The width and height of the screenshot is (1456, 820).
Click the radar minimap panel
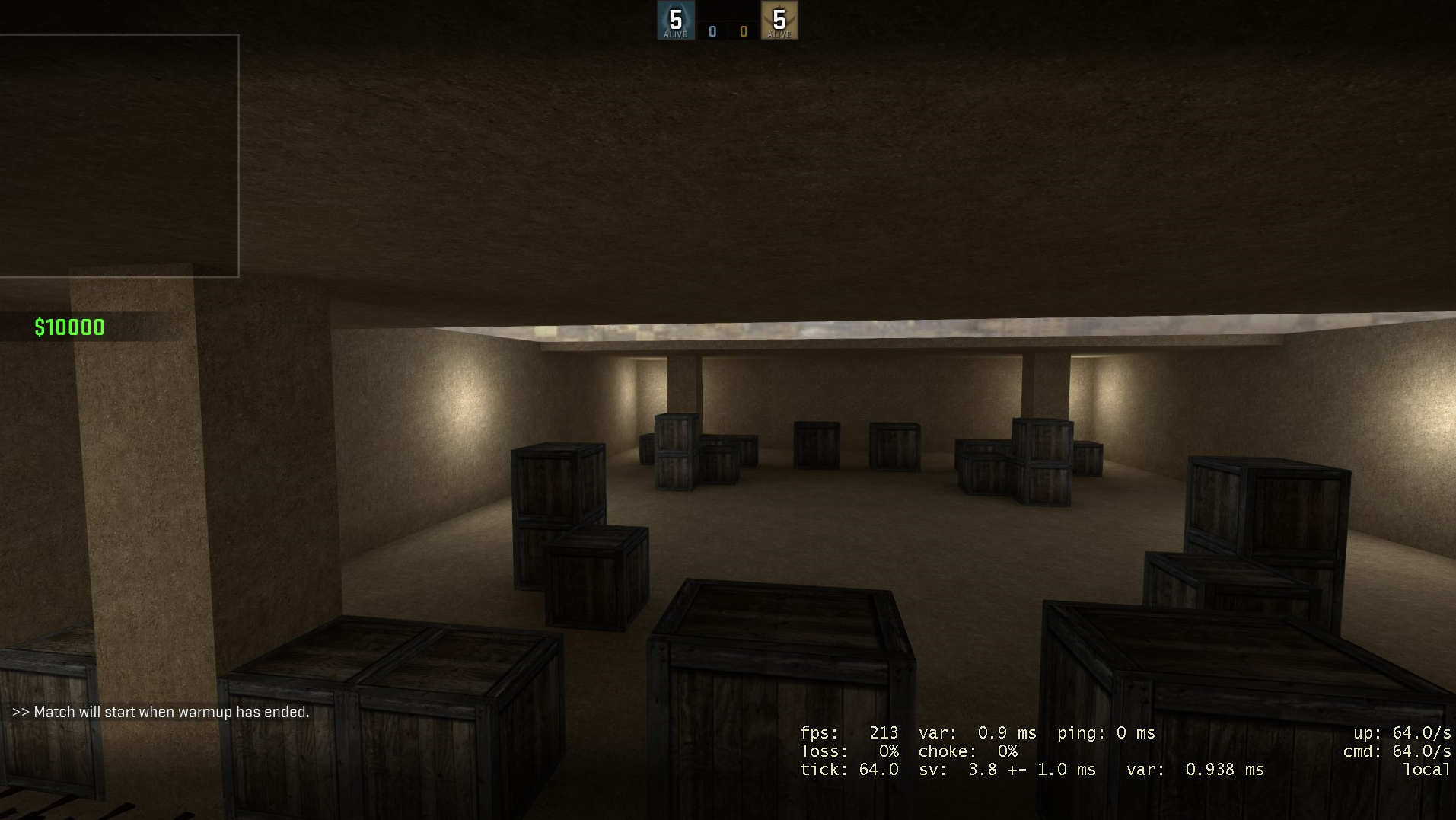pyautogui.click(x=119, y=155)
